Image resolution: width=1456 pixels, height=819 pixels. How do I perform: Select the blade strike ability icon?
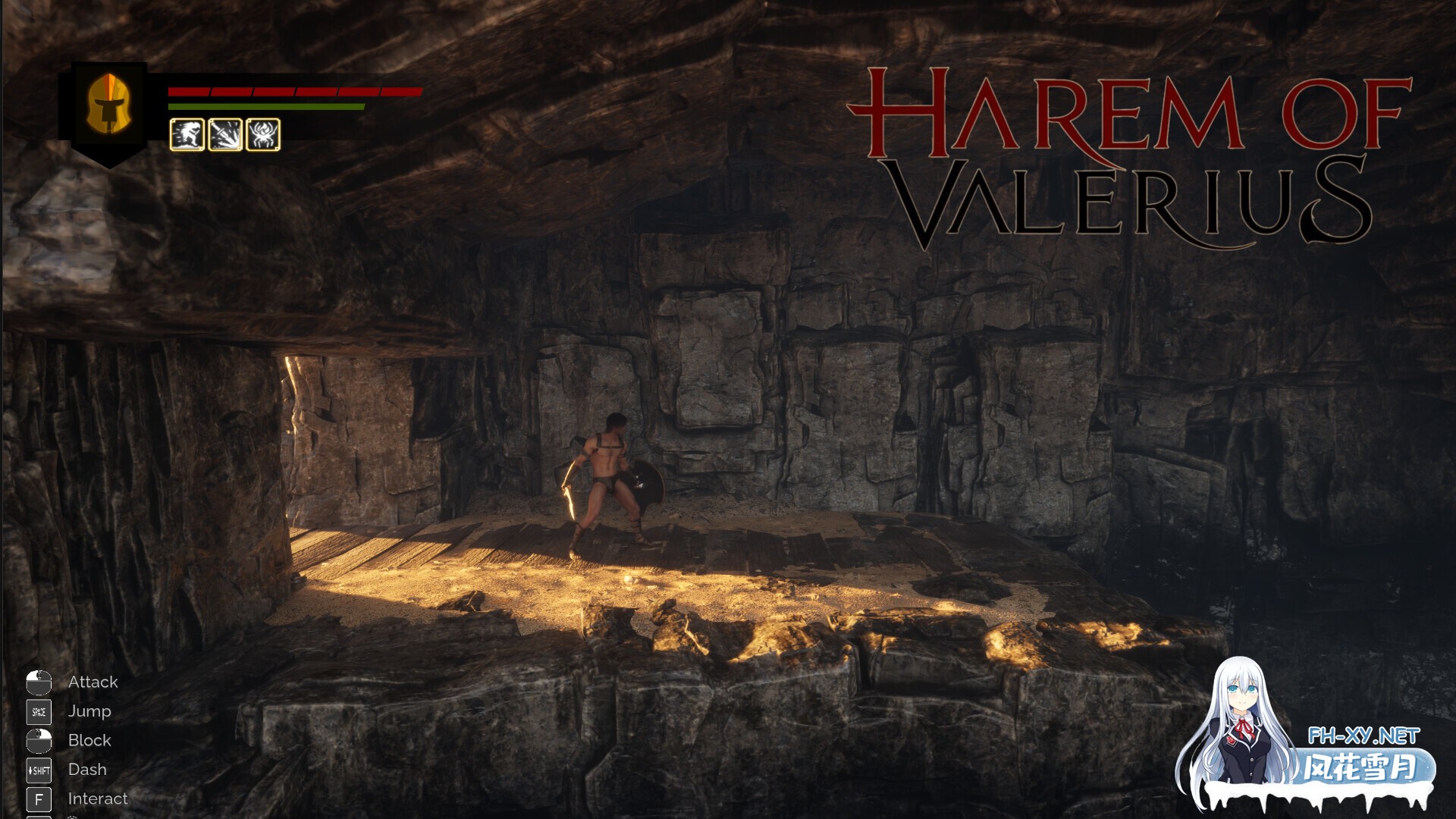pos(225,134)
